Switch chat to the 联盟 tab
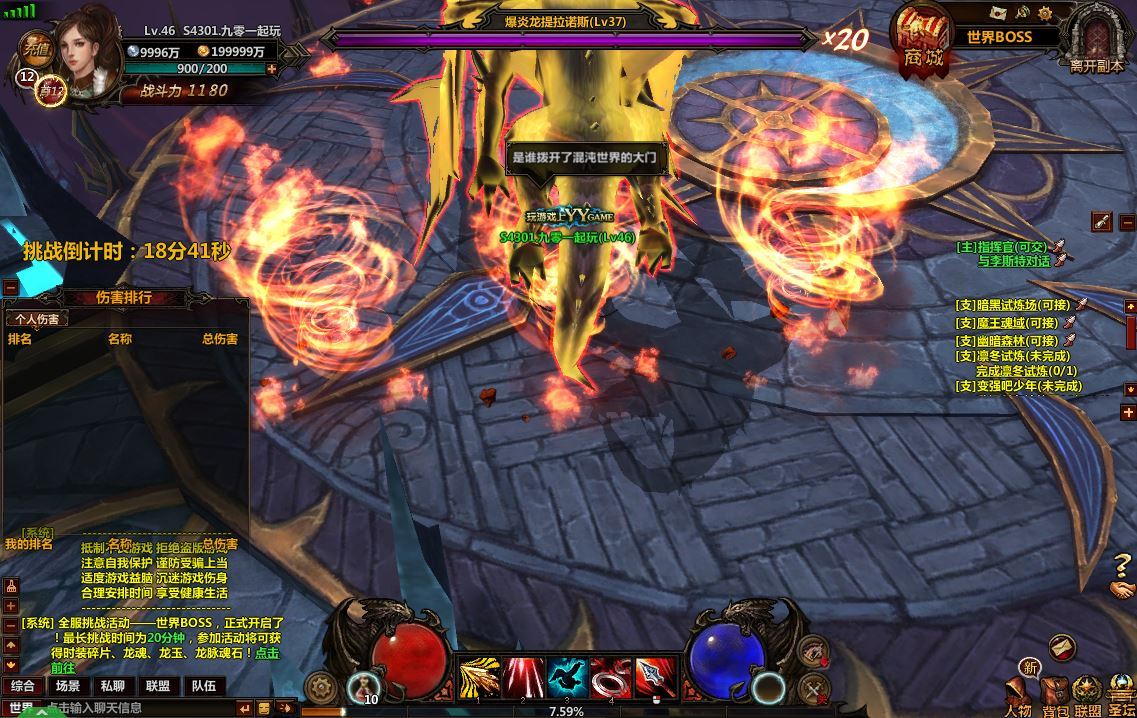 [x=157, y=686]
